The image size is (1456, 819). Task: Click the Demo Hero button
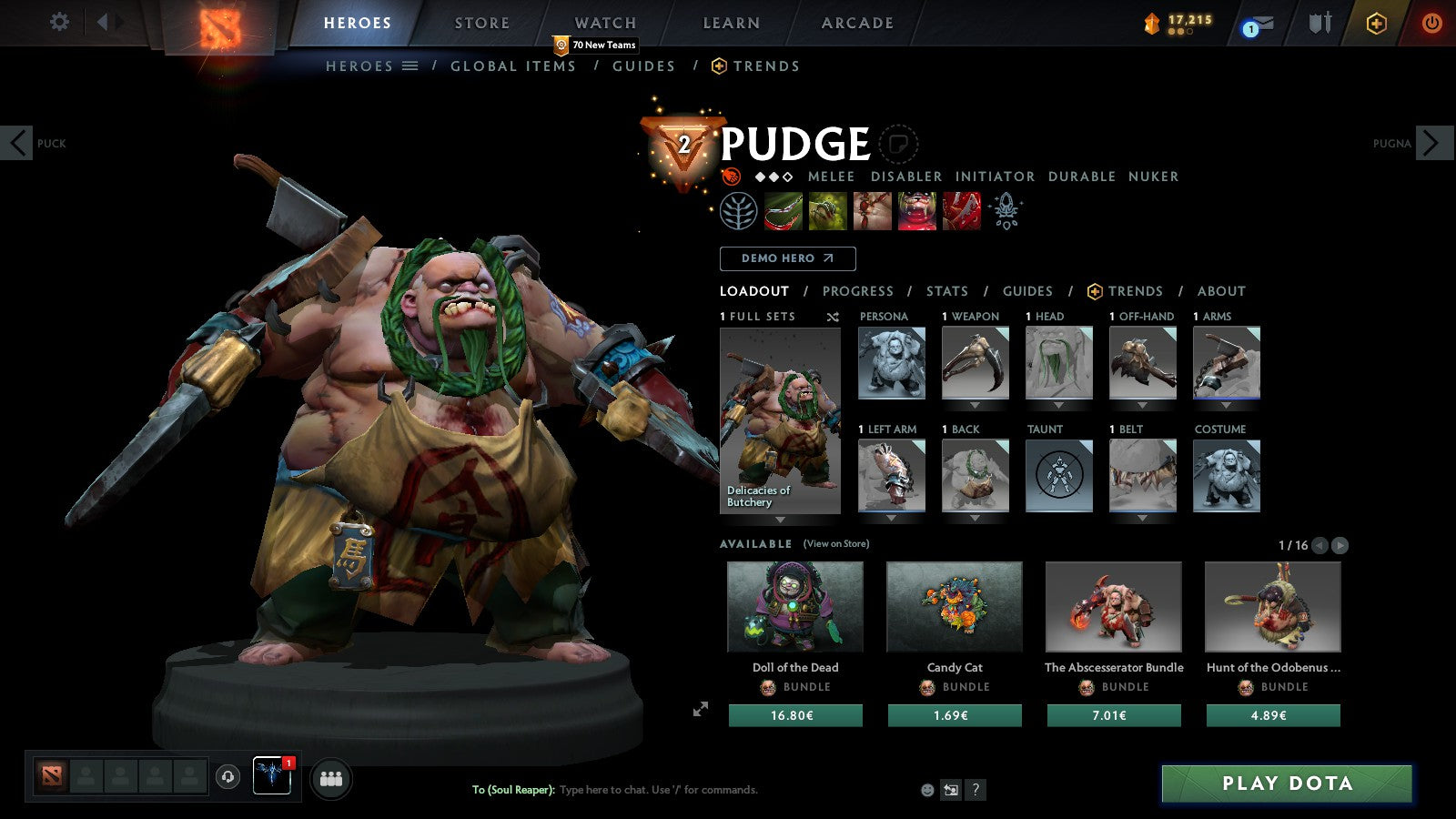(x=787, y=258)
